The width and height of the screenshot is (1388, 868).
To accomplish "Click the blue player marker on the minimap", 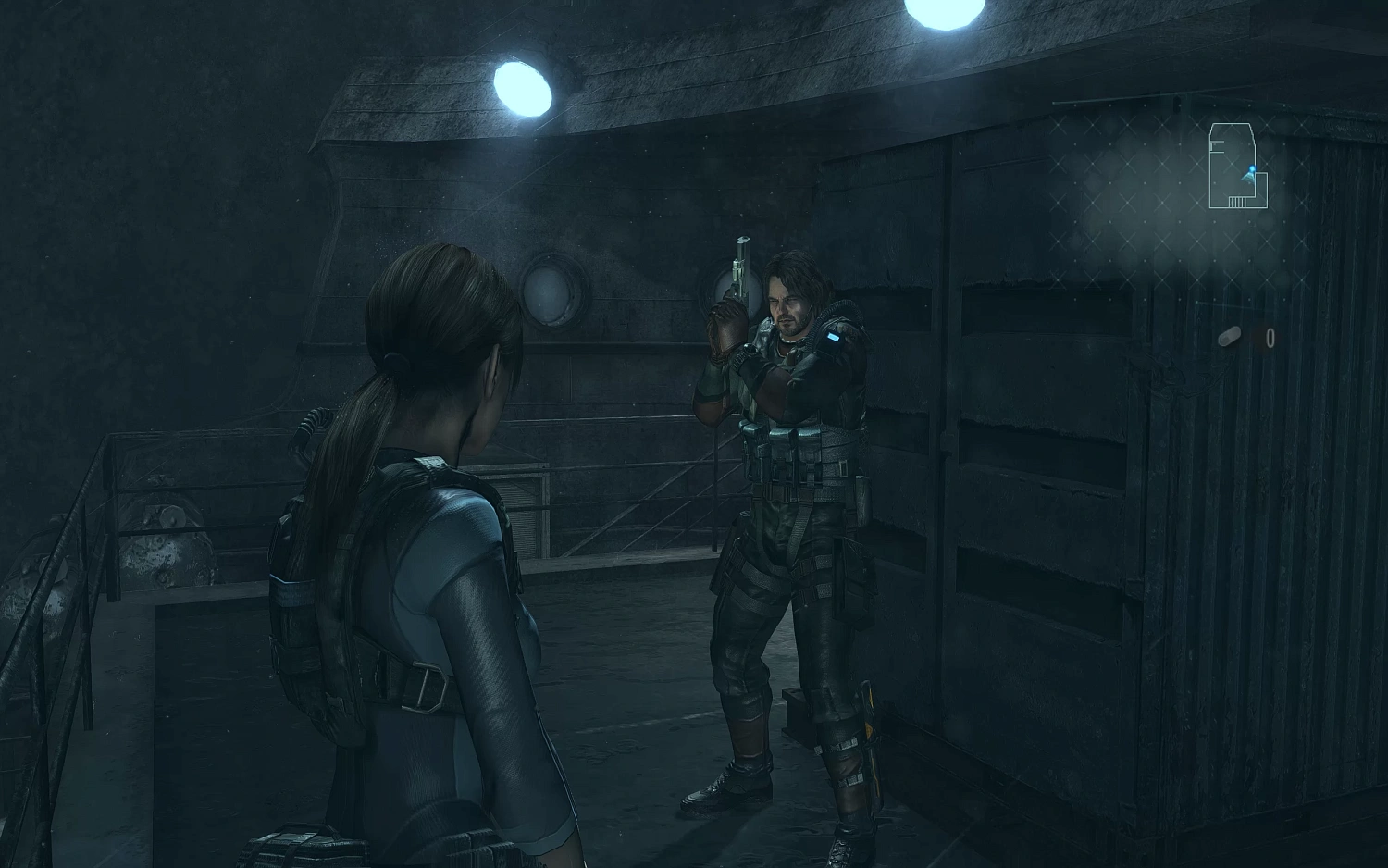I will 1251,168.
